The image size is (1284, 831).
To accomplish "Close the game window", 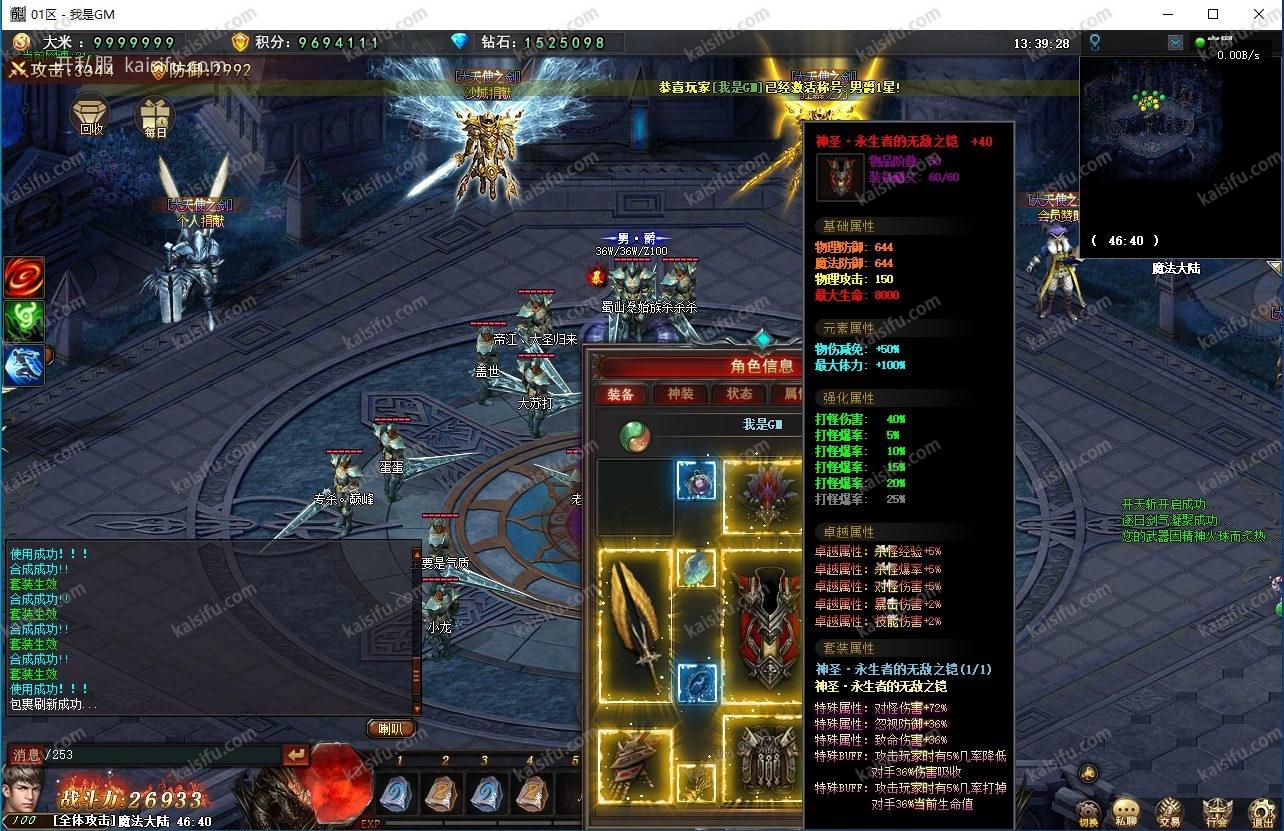I will pos(1259,14).
